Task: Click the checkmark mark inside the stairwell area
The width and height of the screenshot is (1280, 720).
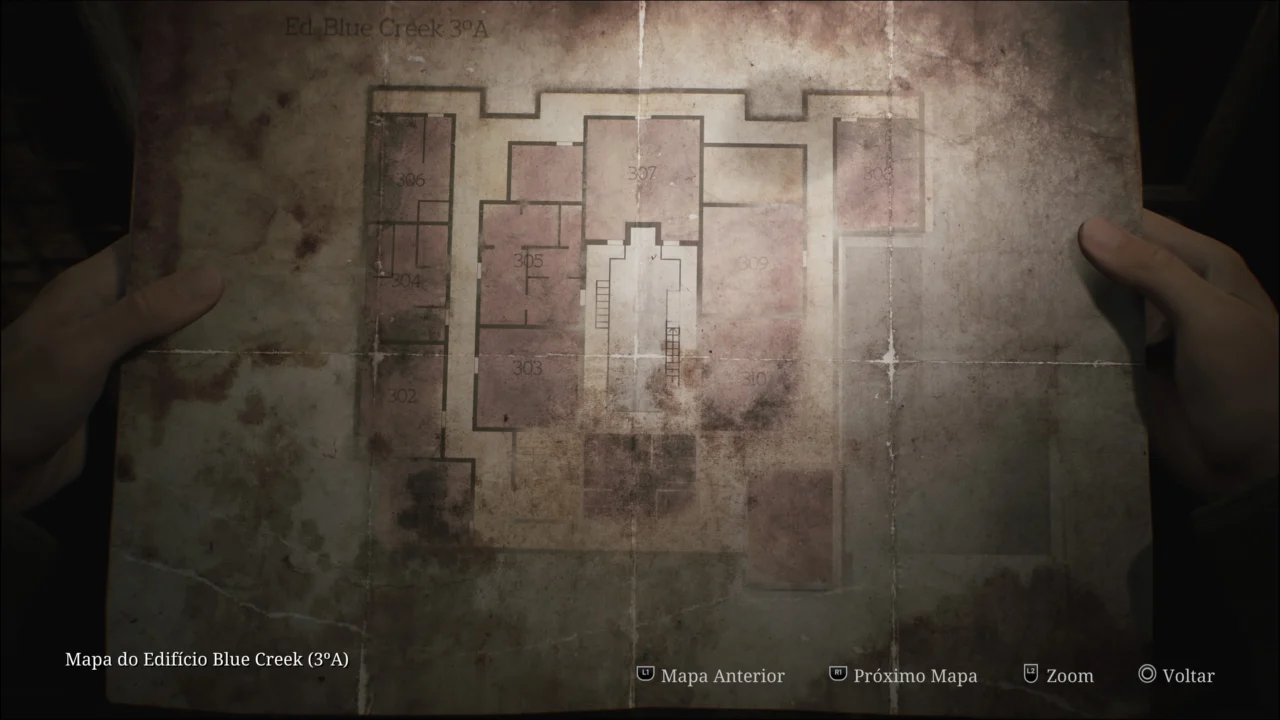Action: [653, 257]
